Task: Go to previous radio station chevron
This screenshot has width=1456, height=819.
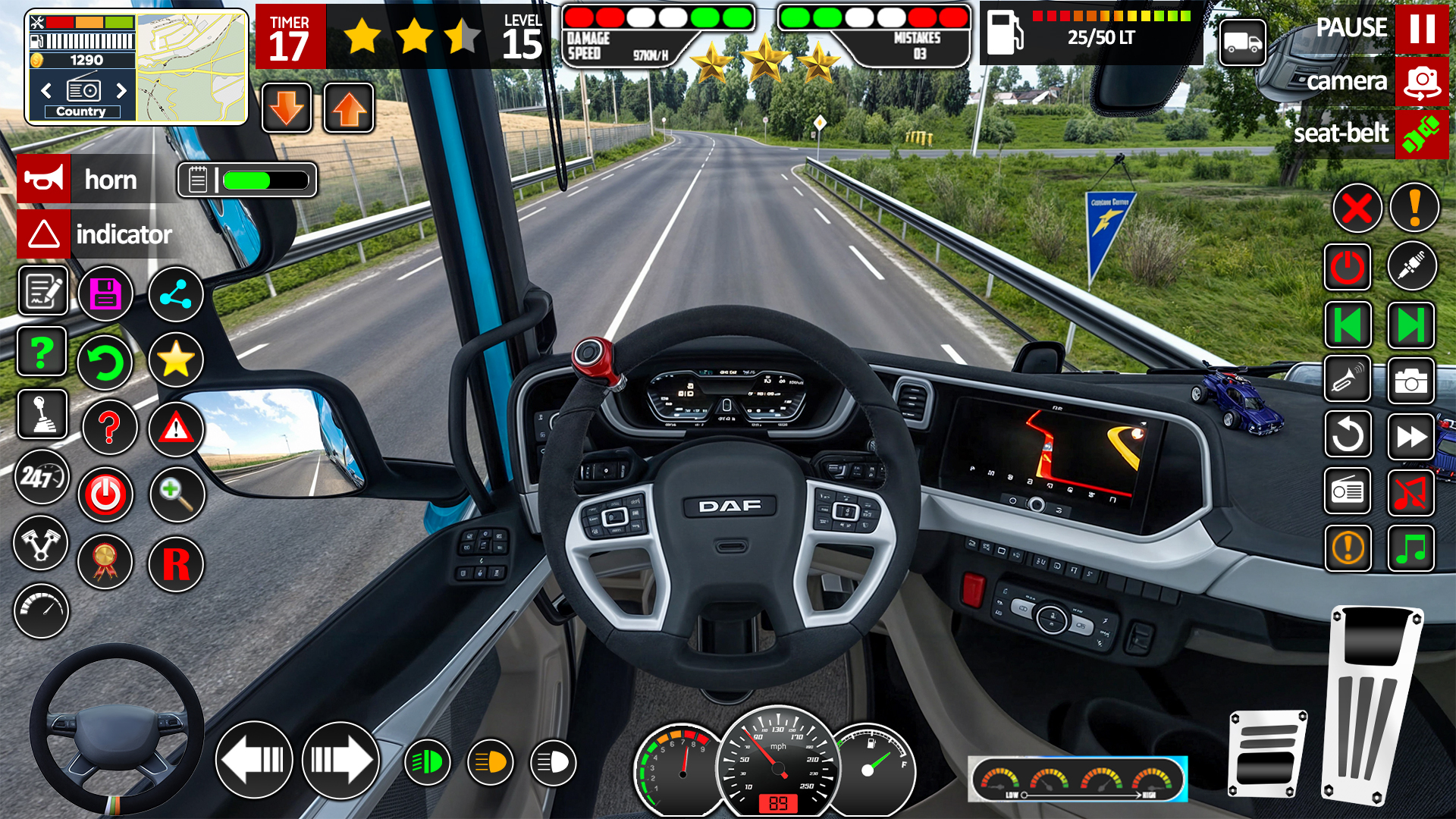Action: 45,90
